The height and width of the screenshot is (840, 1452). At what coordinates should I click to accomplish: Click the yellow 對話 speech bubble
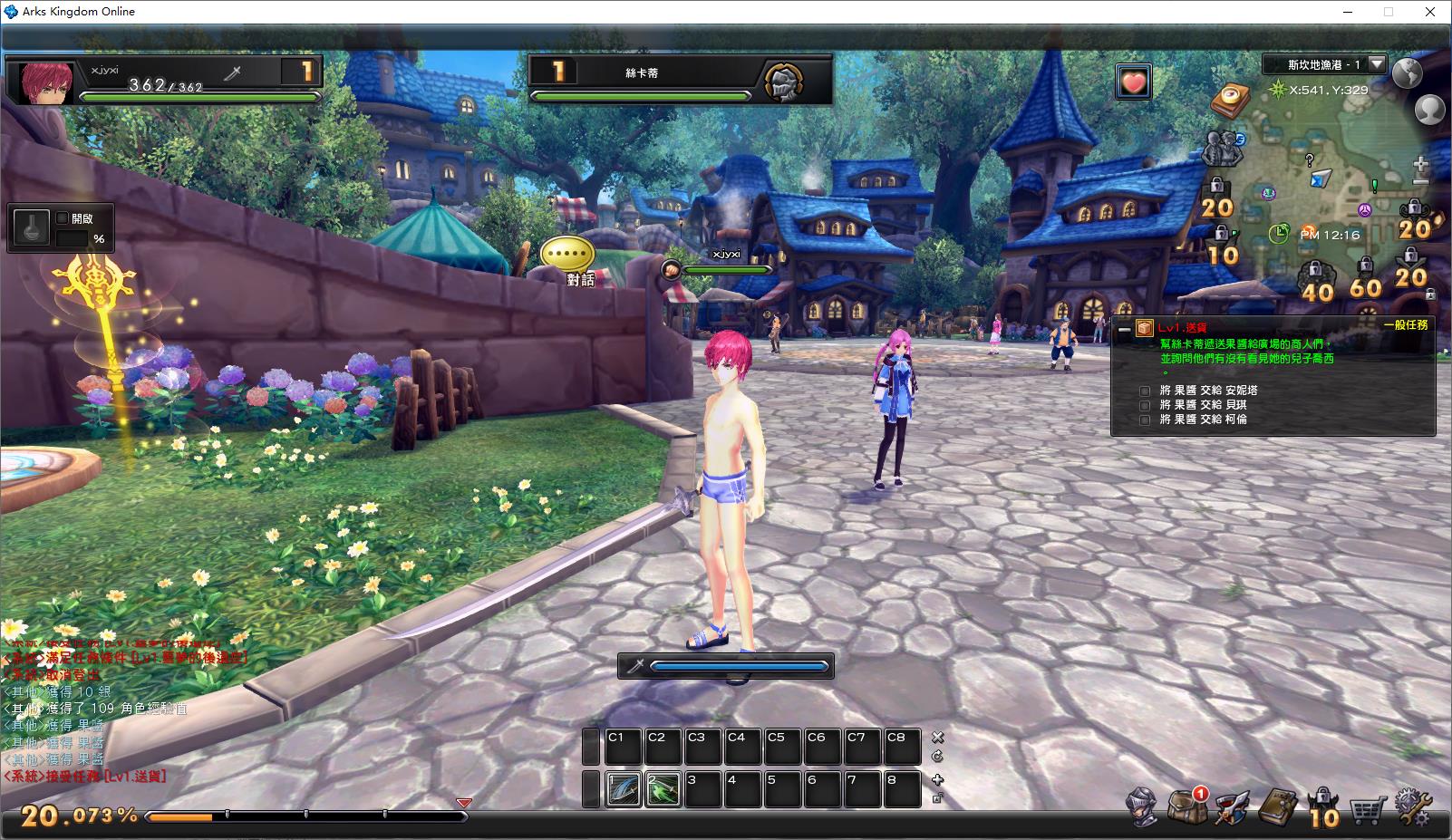click(x=567, y=255)
